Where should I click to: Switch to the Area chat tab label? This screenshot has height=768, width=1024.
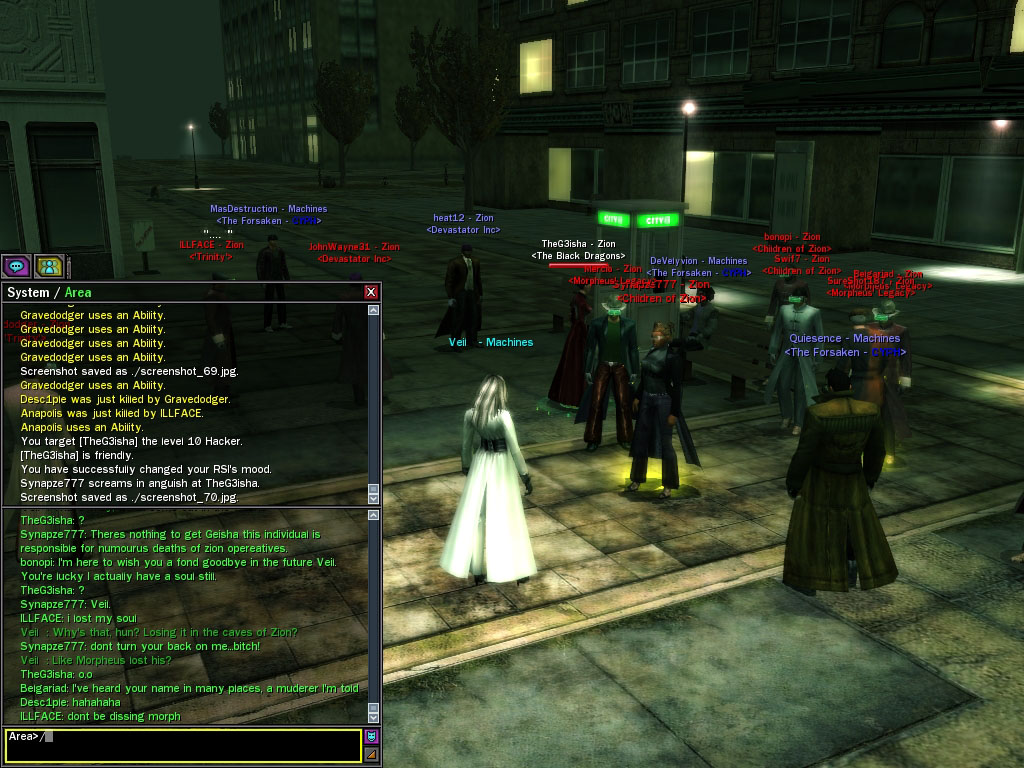78,293
